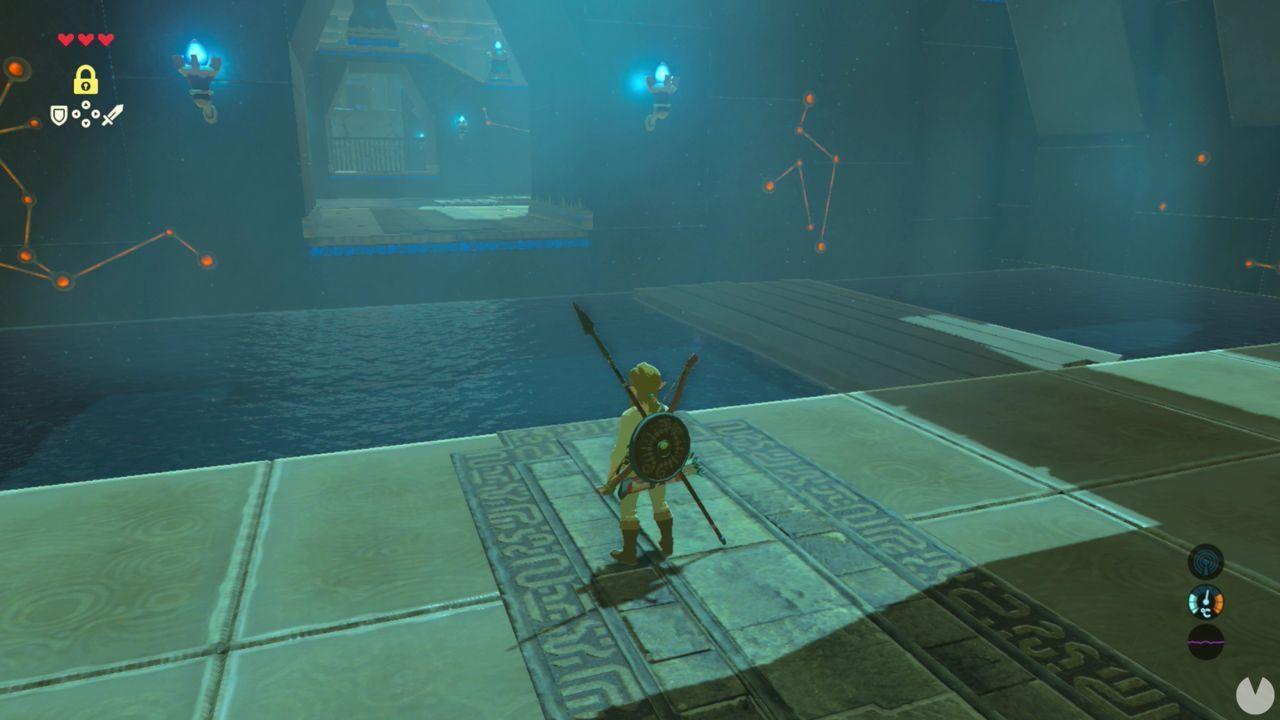Click the third heart icon
This screenshot has height=720, width=1280.
(105, 39)
